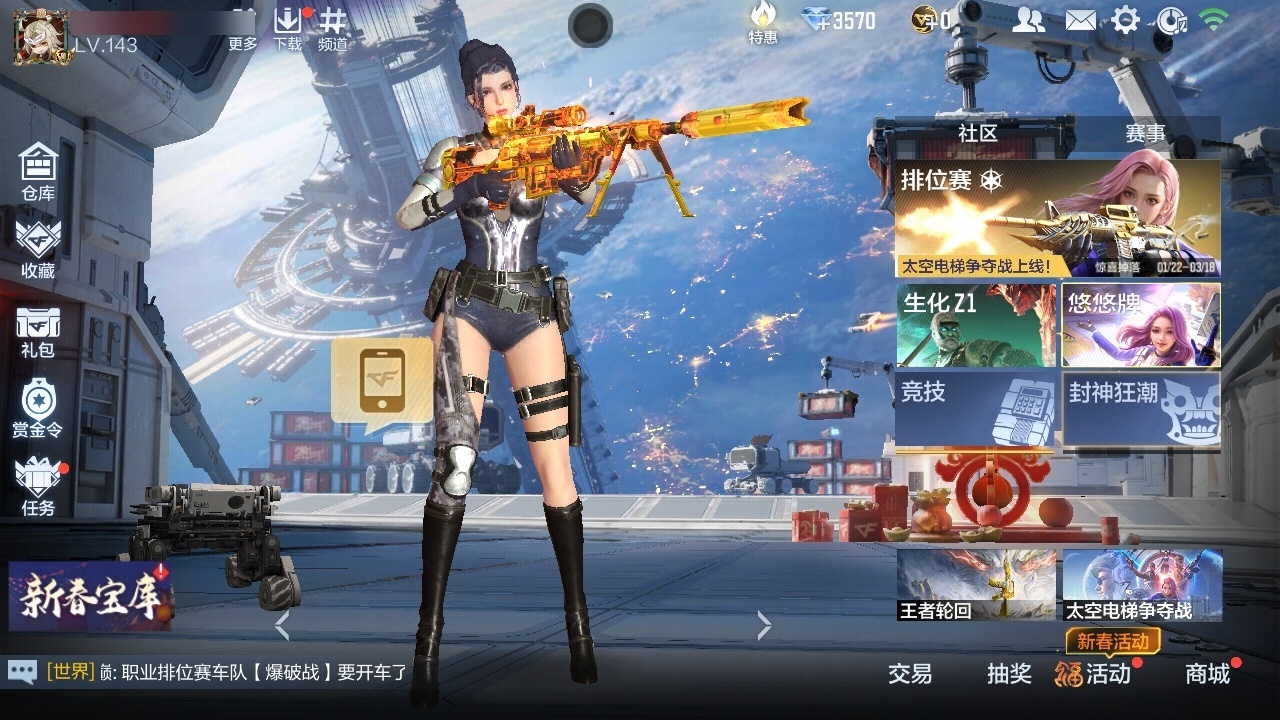Open the 礼包 gift pack menu

click(x=38, y=331)
